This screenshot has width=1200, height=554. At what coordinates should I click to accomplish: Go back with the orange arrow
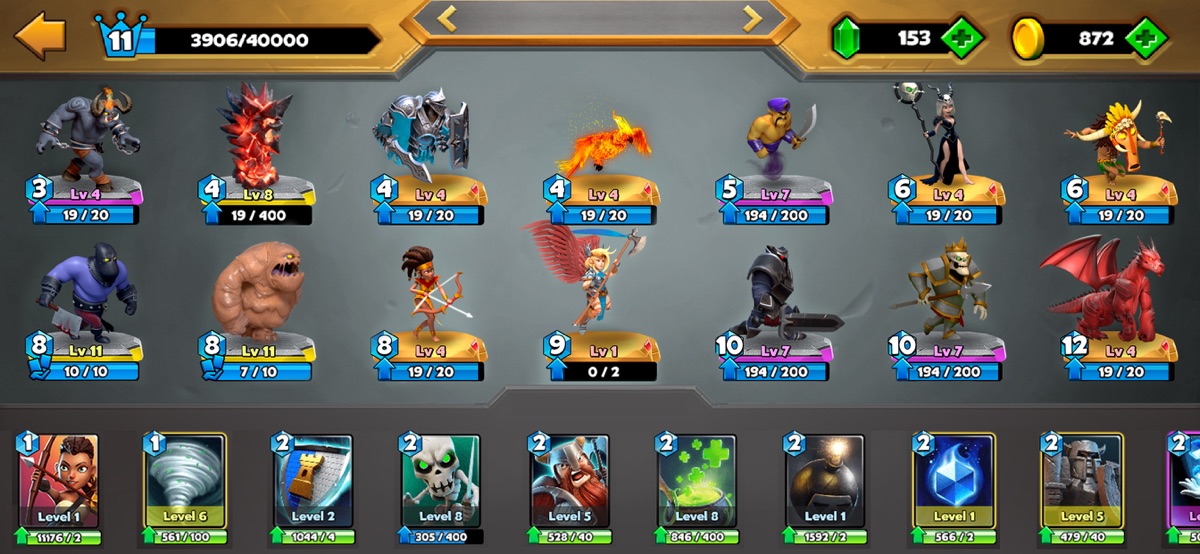[40, 36]
